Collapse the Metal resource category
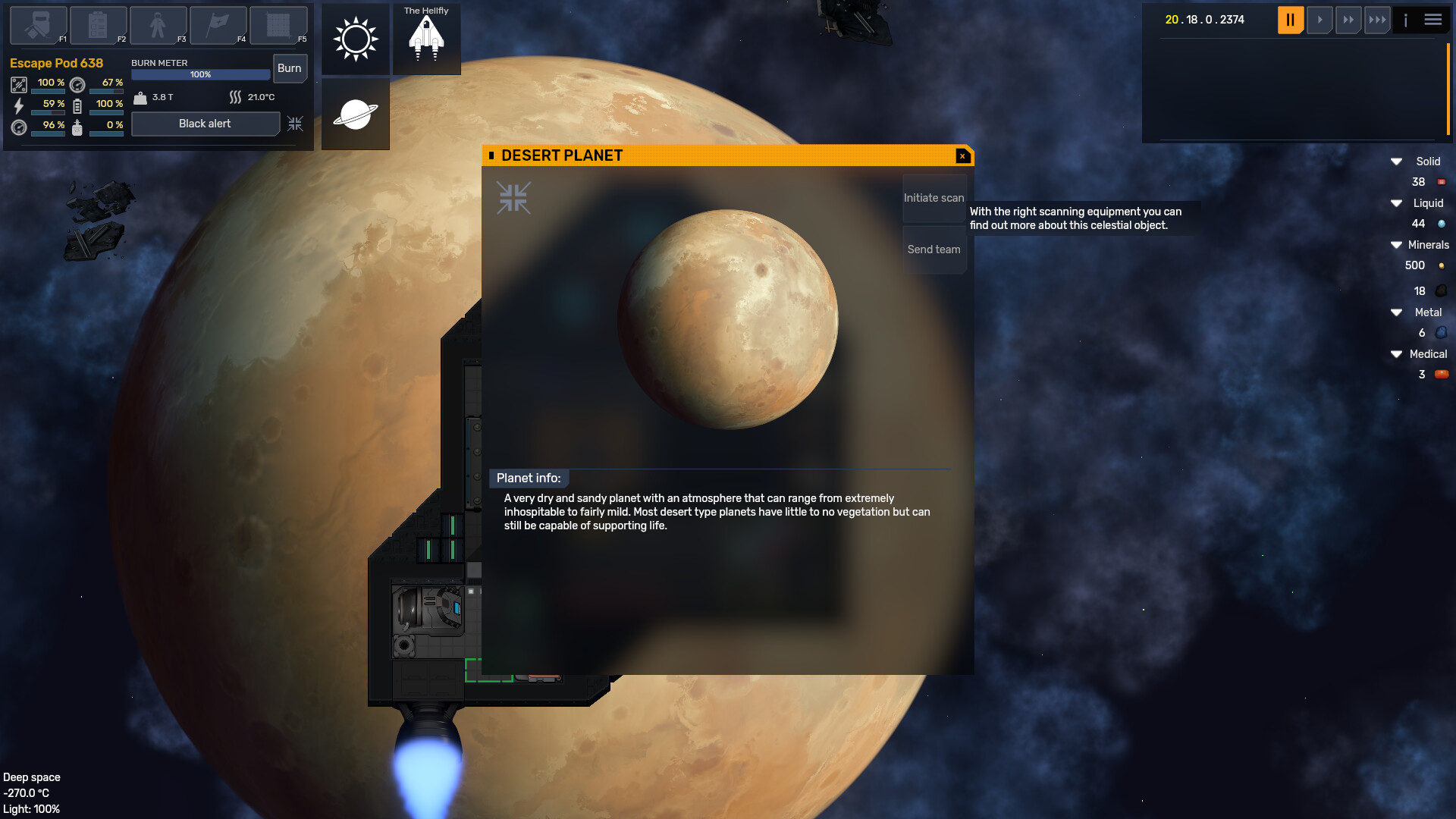Viewport: 1456px width, 819px height. click(1396, 312)
